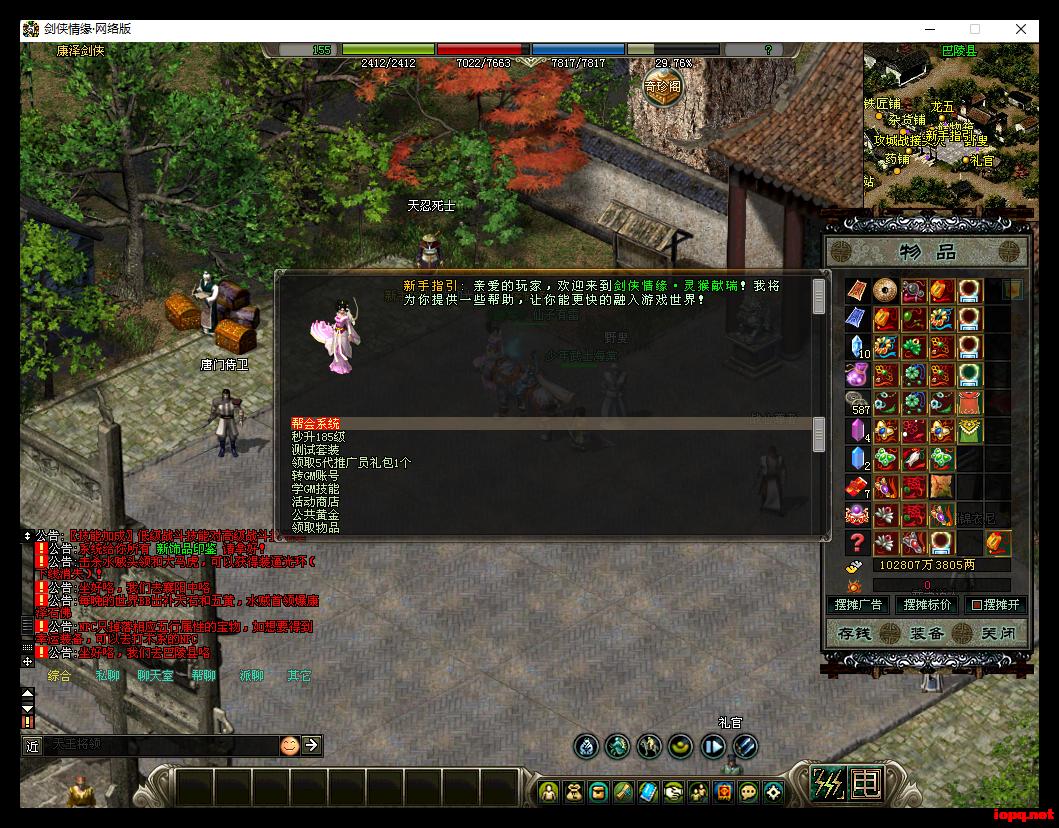Close the game window
The image size is (1059, 828).
pyautogui.click(x=1021, y=29)
